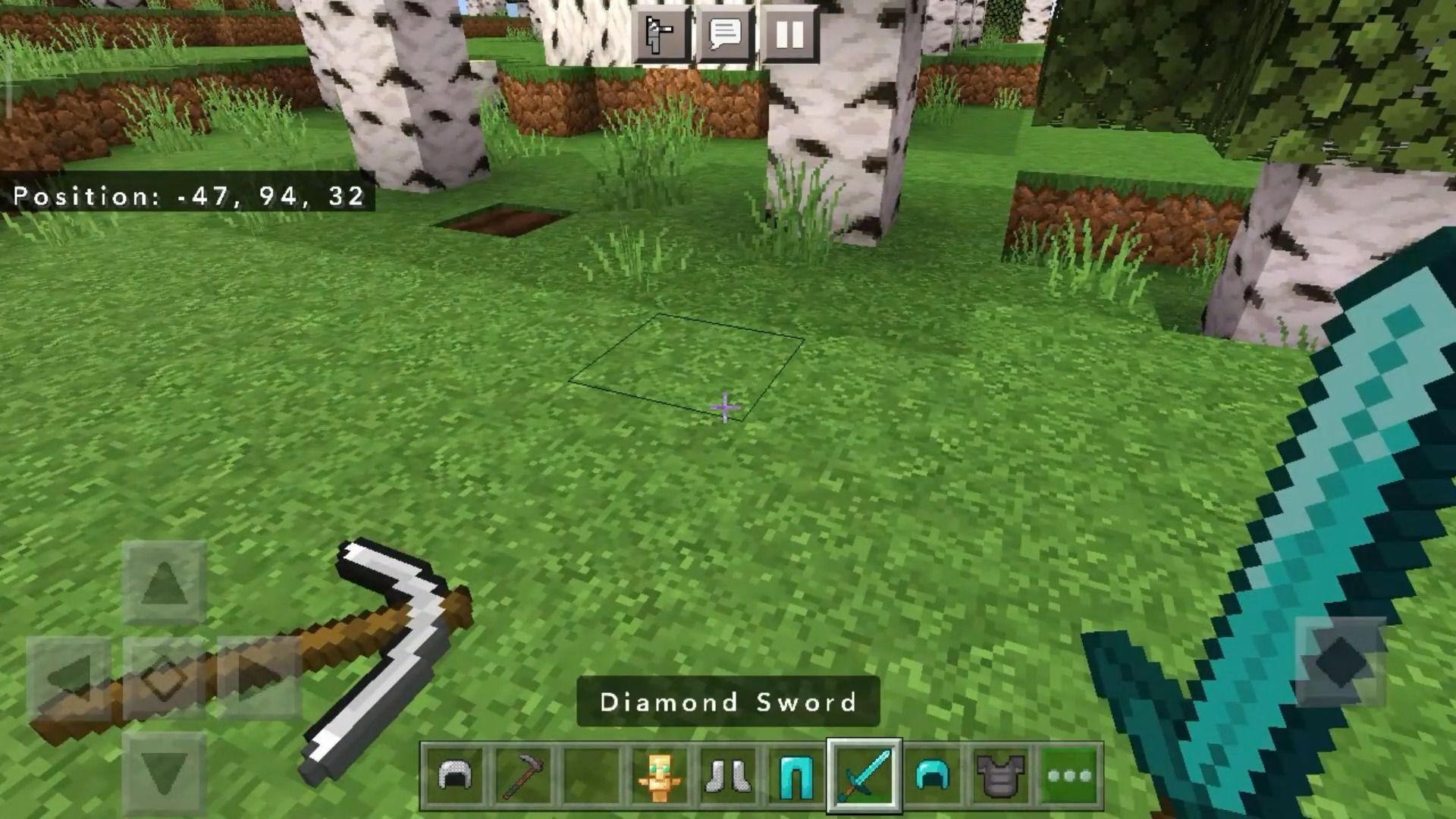Viewport: 1456px width, 819px height.
Task: Pause the game
Action: (x=789, y=34)
